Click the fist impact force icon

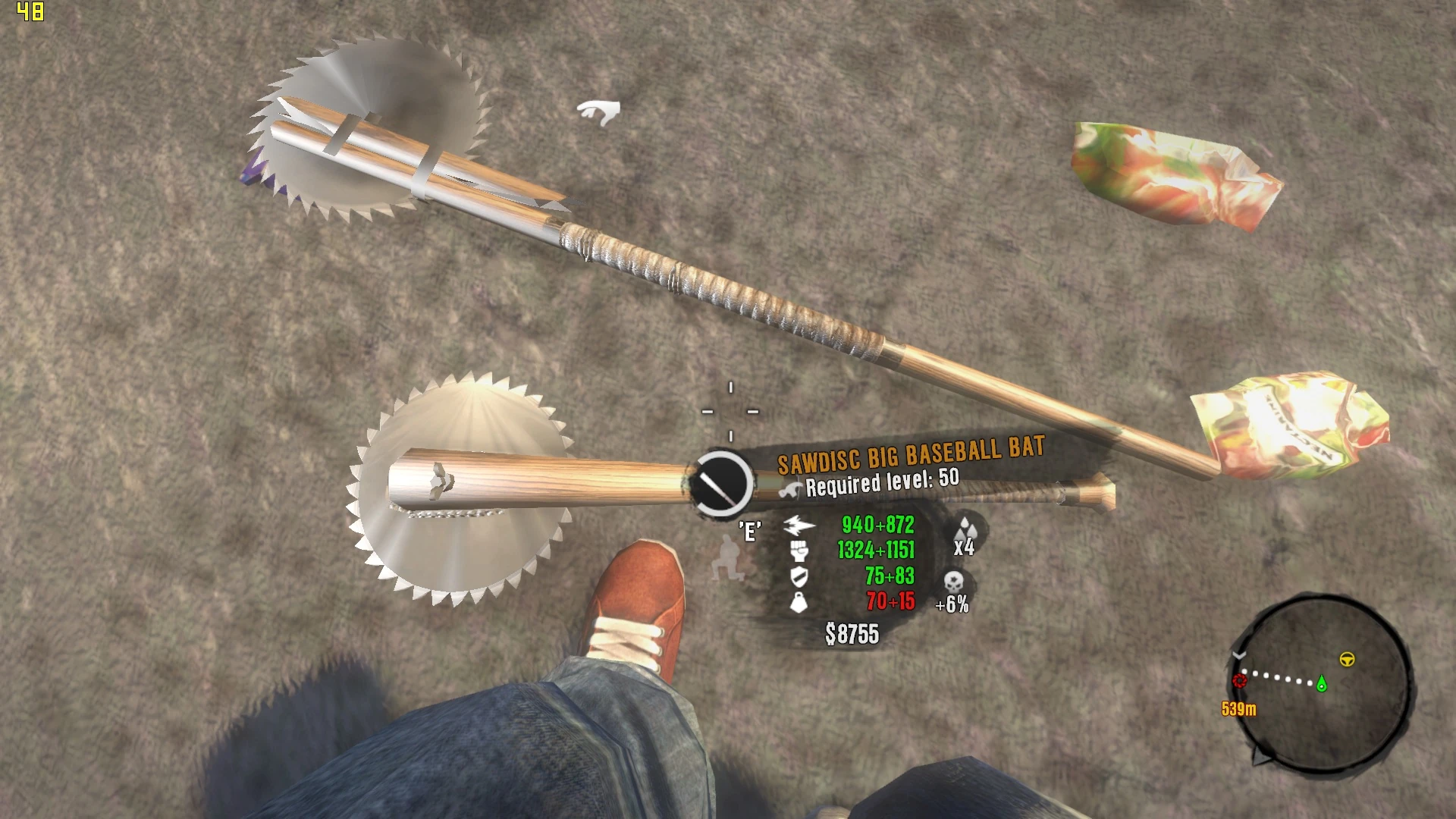point(798,551)
